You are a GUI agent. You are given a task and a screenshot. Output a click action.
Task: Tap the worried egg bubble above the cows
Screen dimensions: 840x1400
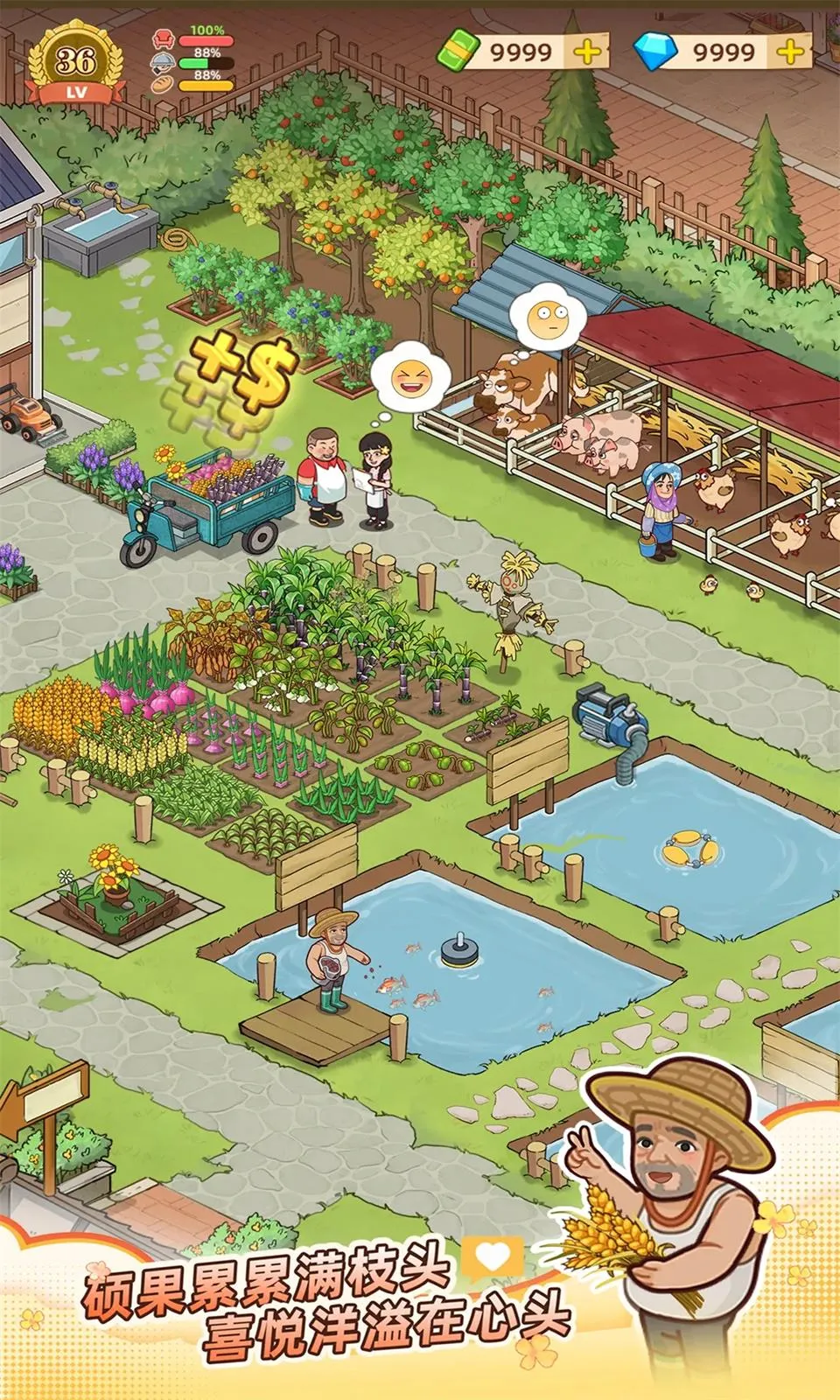click(545, 312)
